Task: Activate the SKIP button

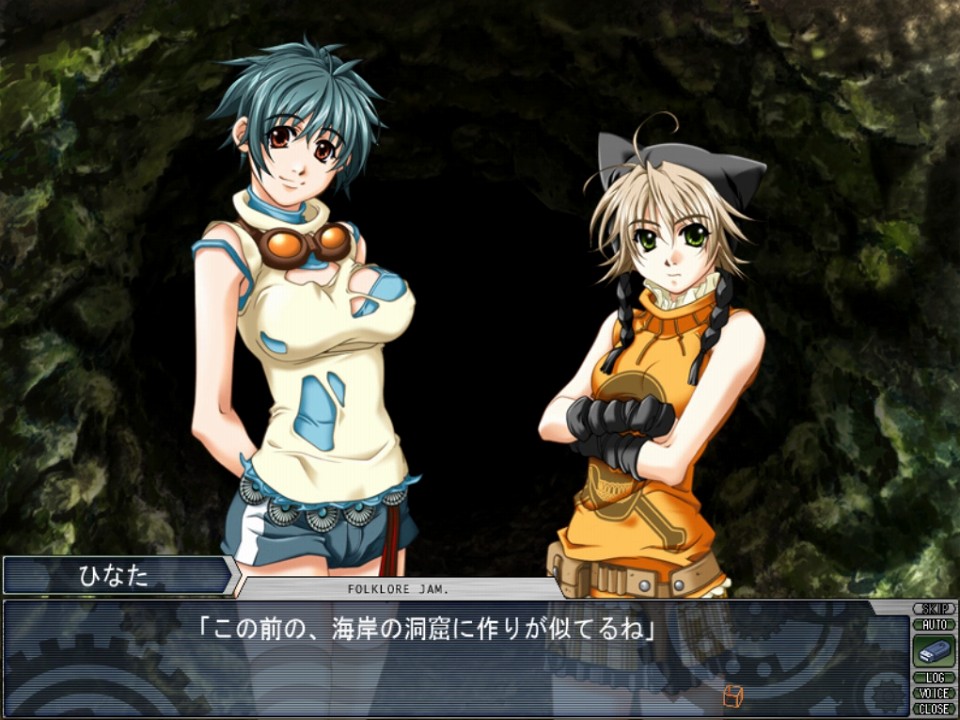Action: 934,609
